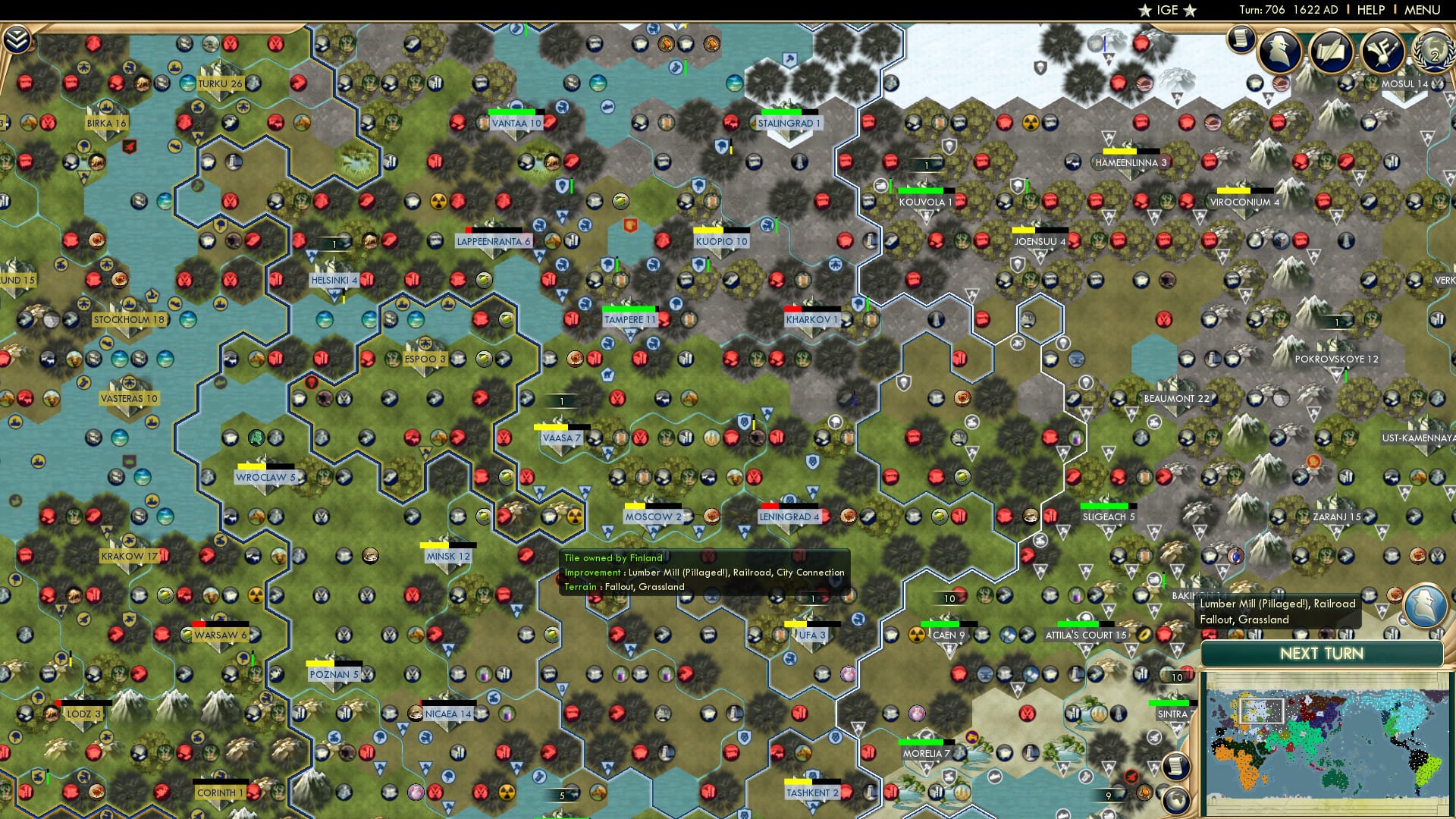Open the Espionage overview spy icon
The width and height of the screenshot is (1456, 819).
[1279, 53]
